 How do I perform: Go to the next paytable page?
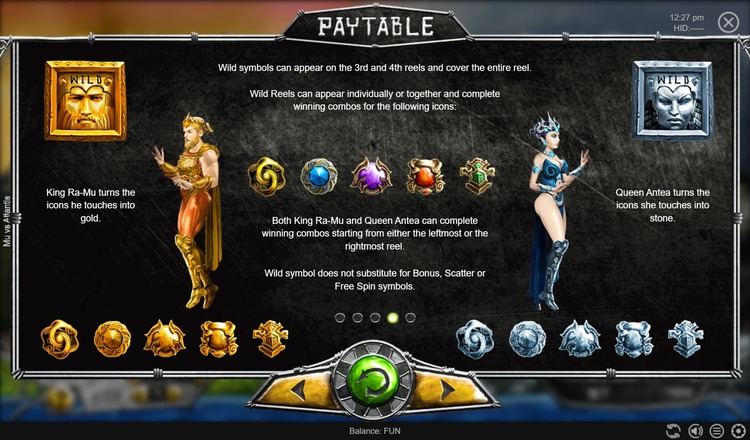448,386
